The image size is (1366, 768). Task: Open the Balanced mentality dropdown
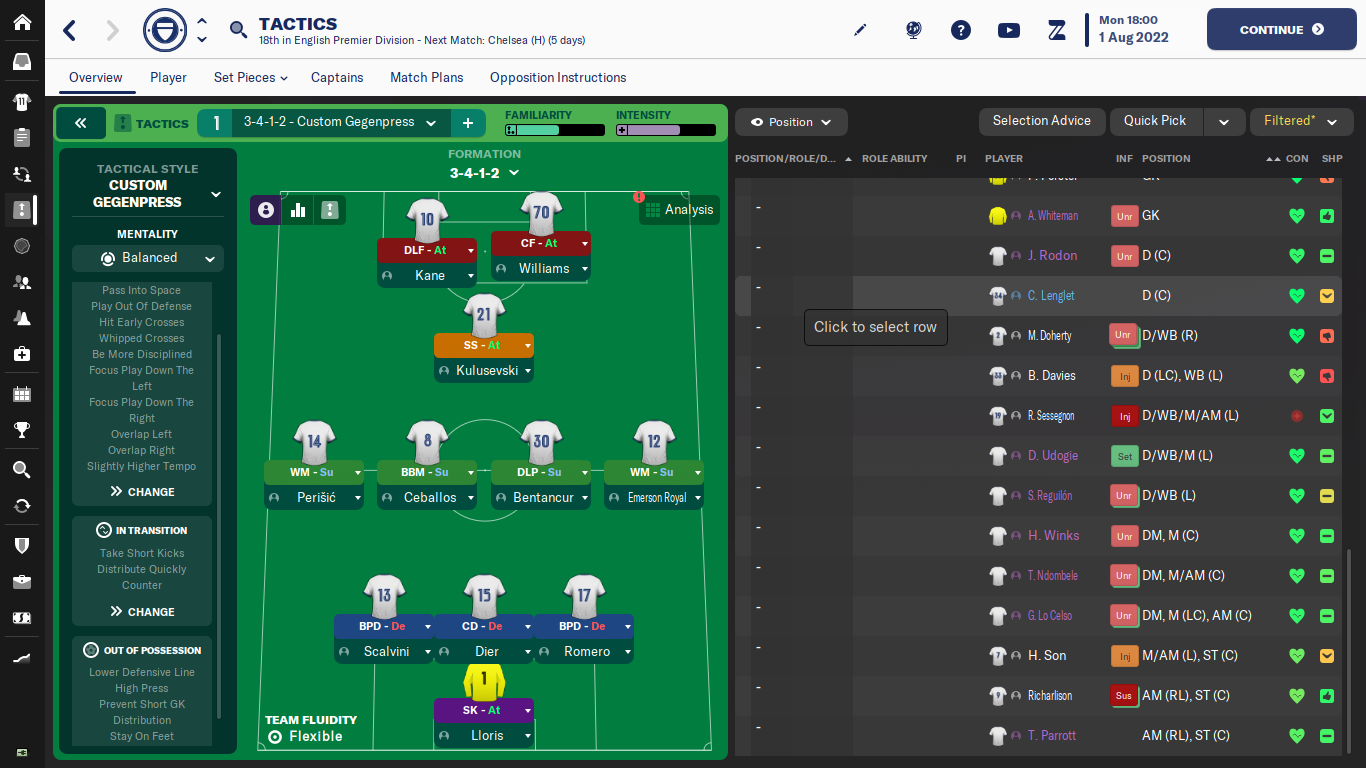tap(147, 258)
